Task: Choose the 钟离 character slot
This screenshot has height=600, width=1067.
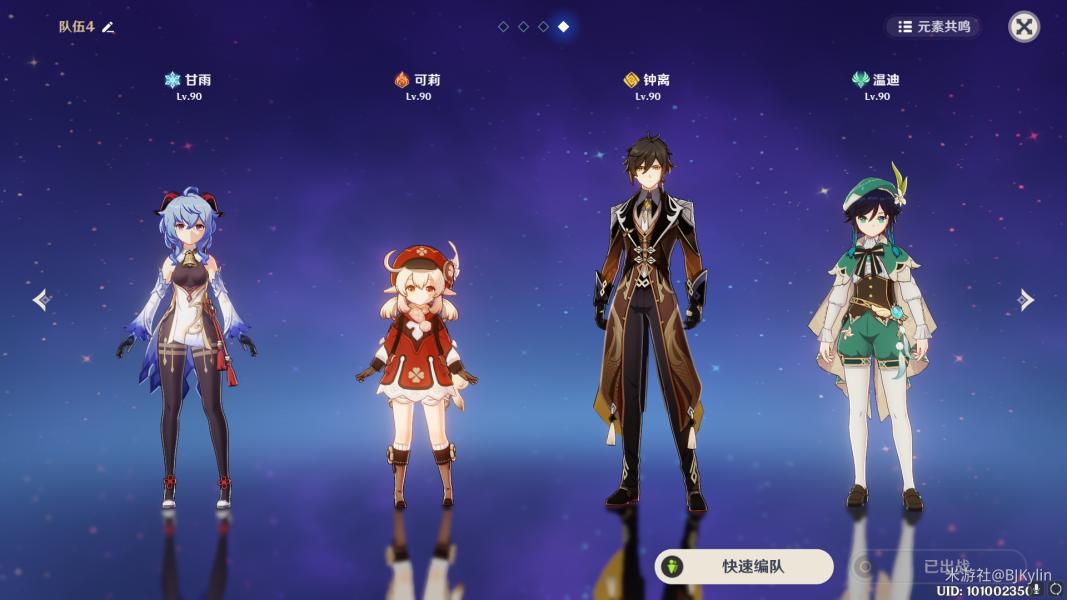Action: point(648,320)
